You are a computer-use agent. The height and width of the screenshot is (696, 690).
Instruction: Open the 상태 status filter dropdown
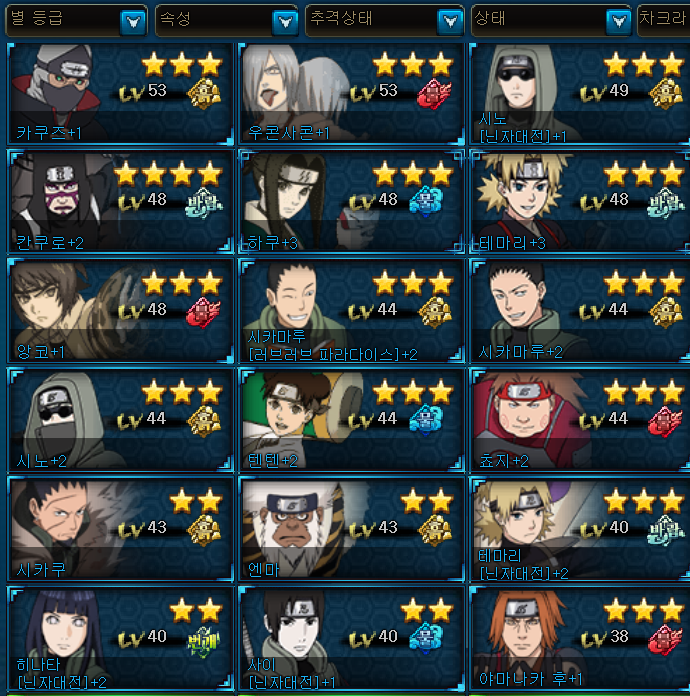tap(616, 21)
